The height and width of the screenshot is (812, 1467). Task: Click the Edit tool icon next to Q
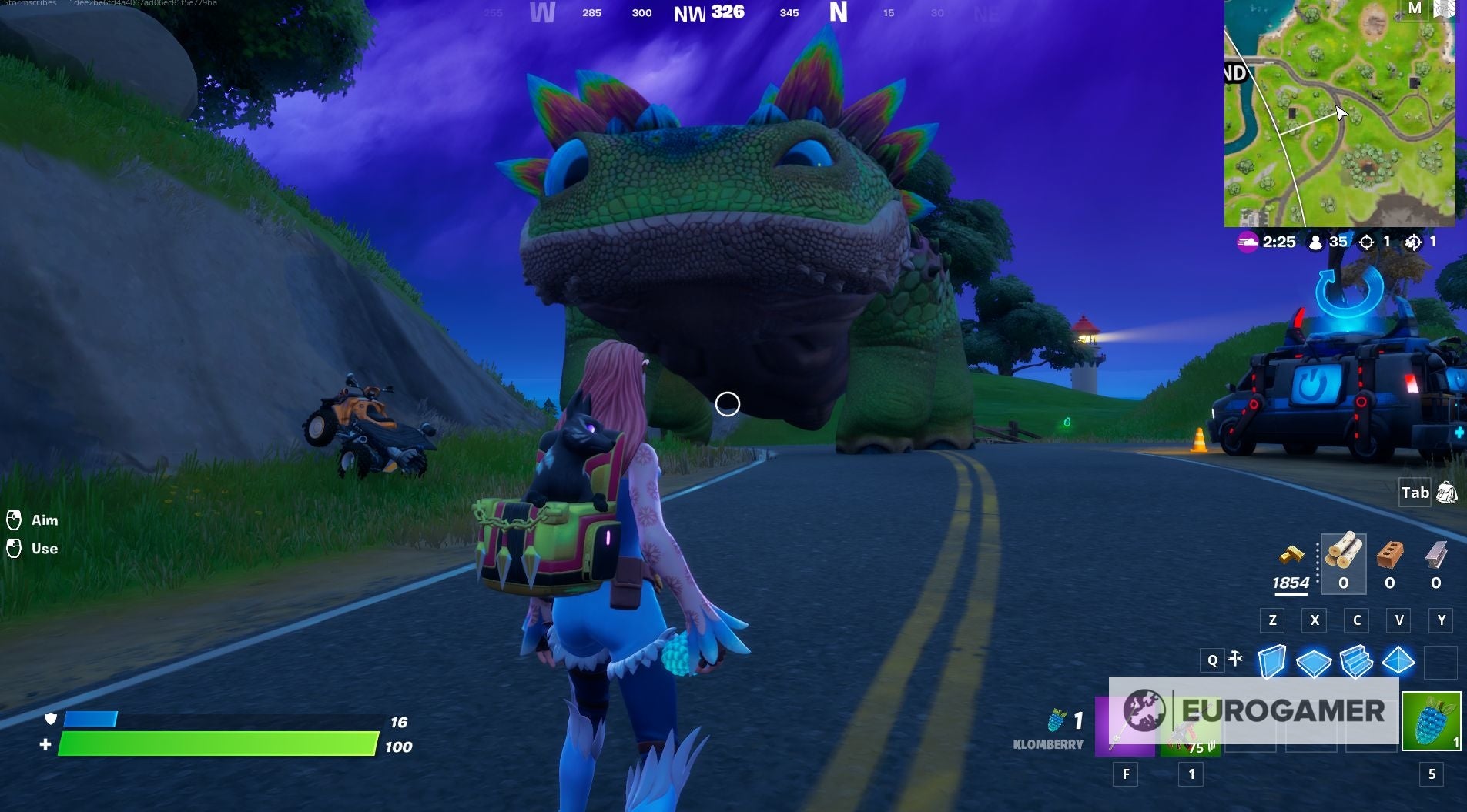pos(1237,660)
